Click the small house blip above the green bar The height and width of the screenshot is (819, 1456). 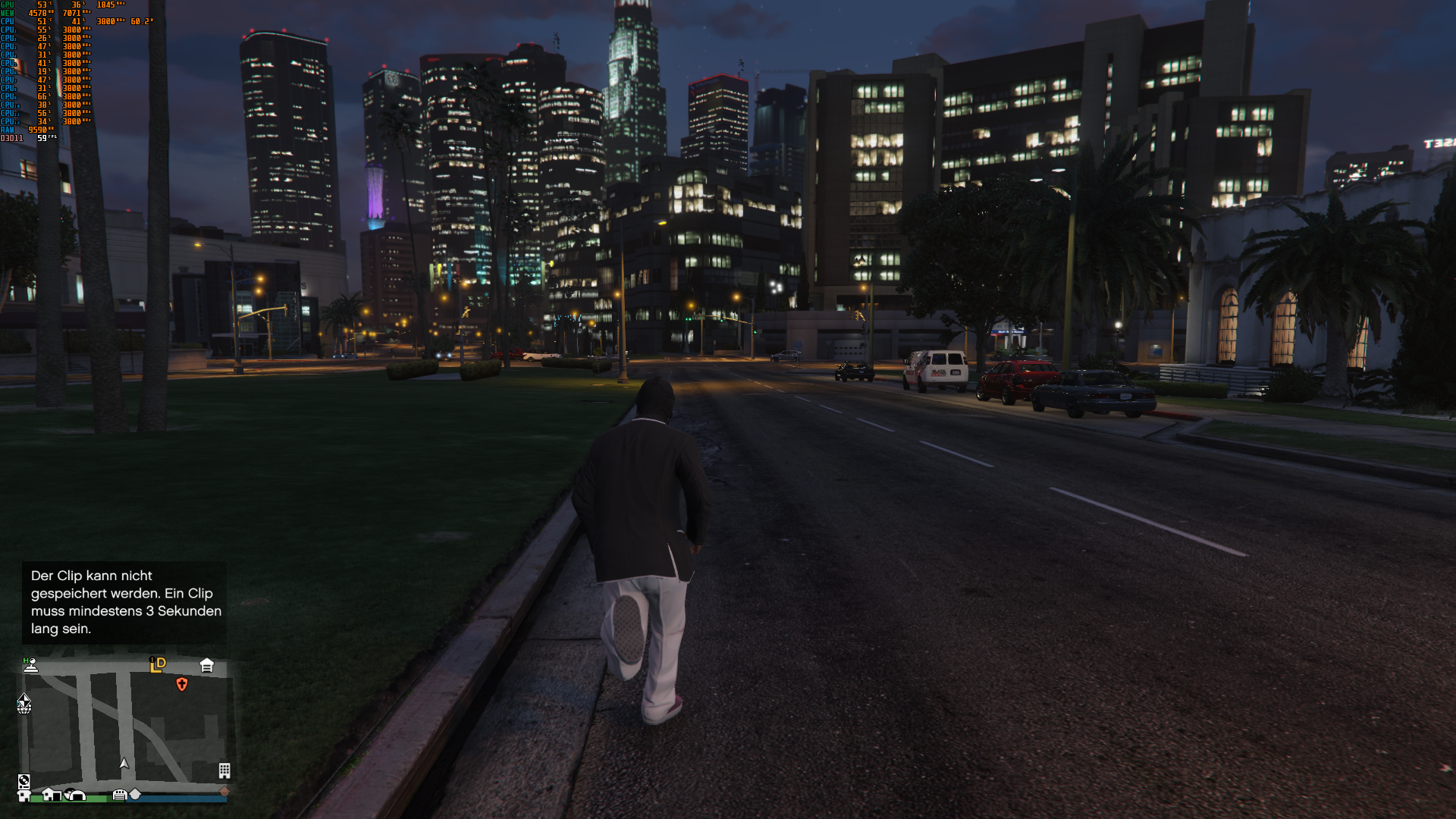(x=52, y=795)
